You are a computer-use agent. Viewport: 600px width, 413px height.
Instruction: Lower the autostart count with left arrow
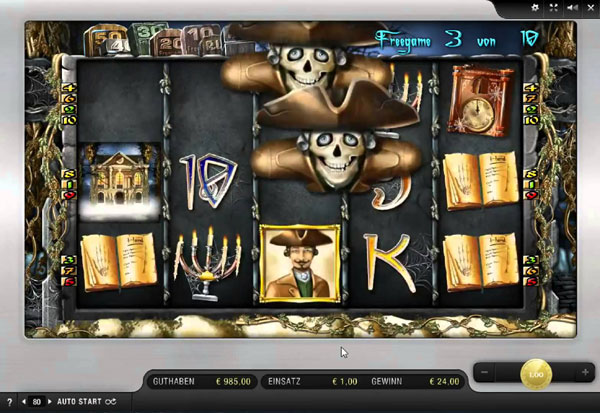pyautogui.click(x=25, y=402)
